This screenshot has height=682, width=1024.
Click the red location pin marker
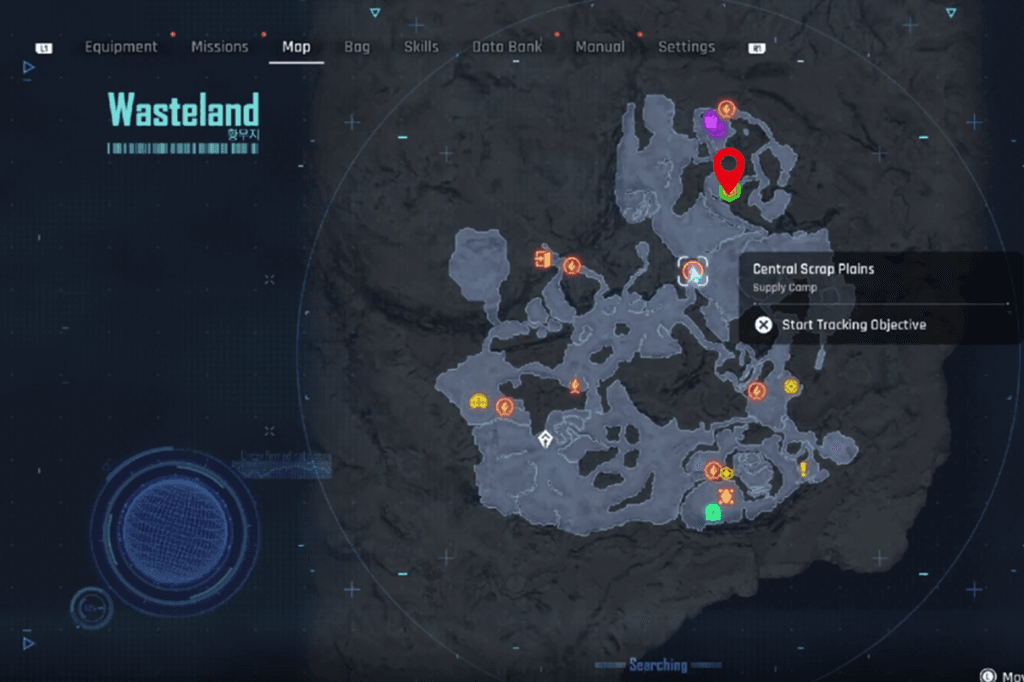[730, 168]
